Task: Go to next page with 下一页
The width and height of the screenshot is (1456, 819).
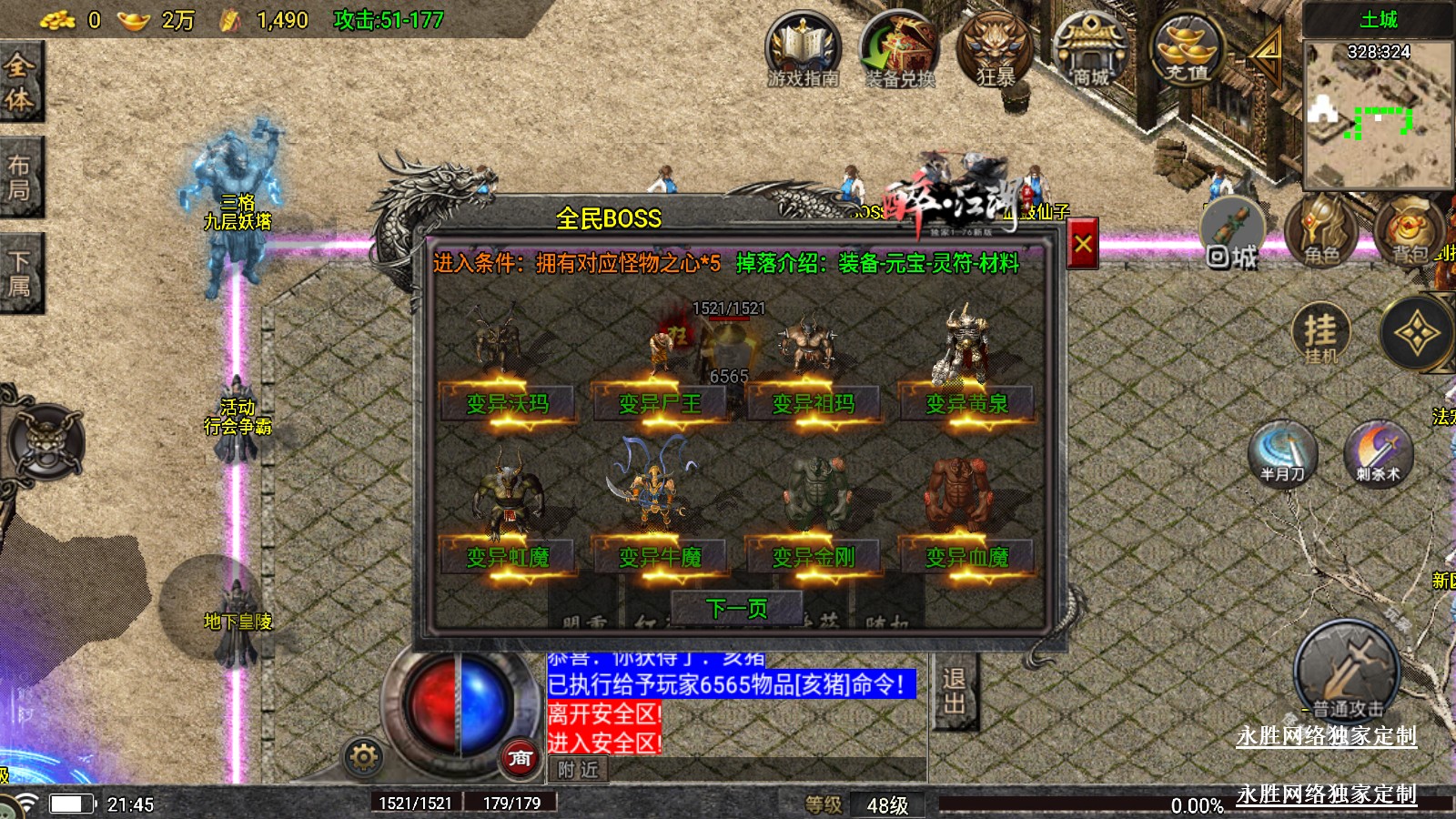Action: point(736,608)
